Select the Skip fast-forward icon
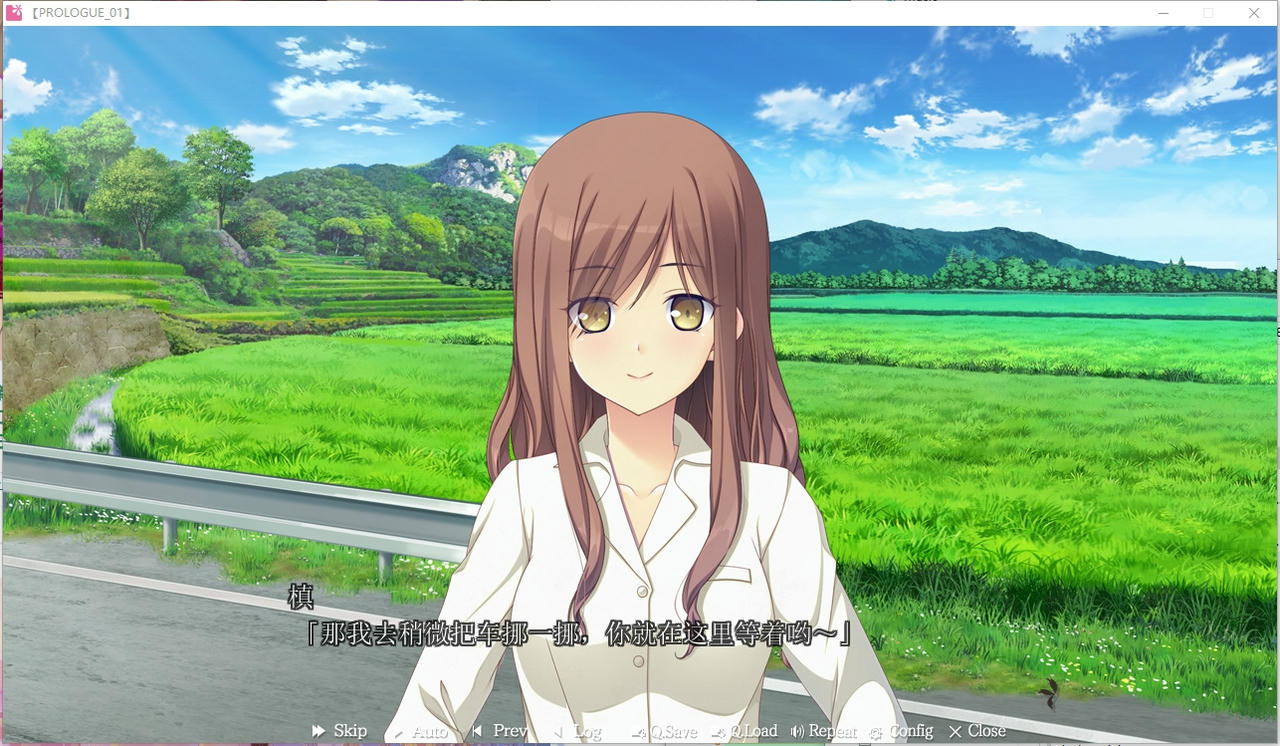This screenshot has width=1280, height=746. coord(318,731)
